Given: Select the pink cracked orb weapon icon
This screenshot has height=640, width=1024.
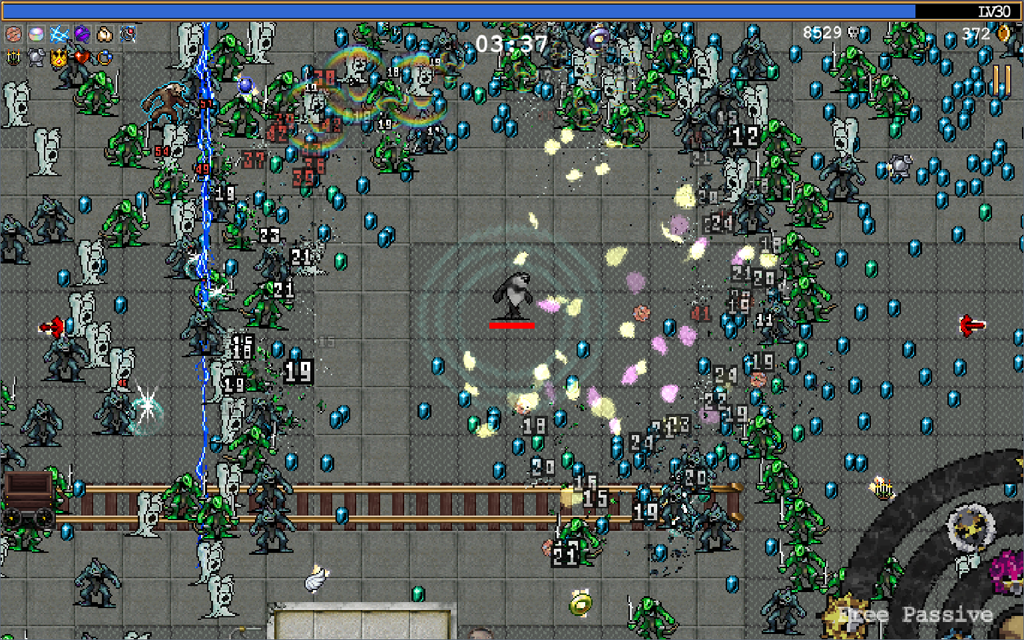Looking at the screenshot, I should point(13,34).
